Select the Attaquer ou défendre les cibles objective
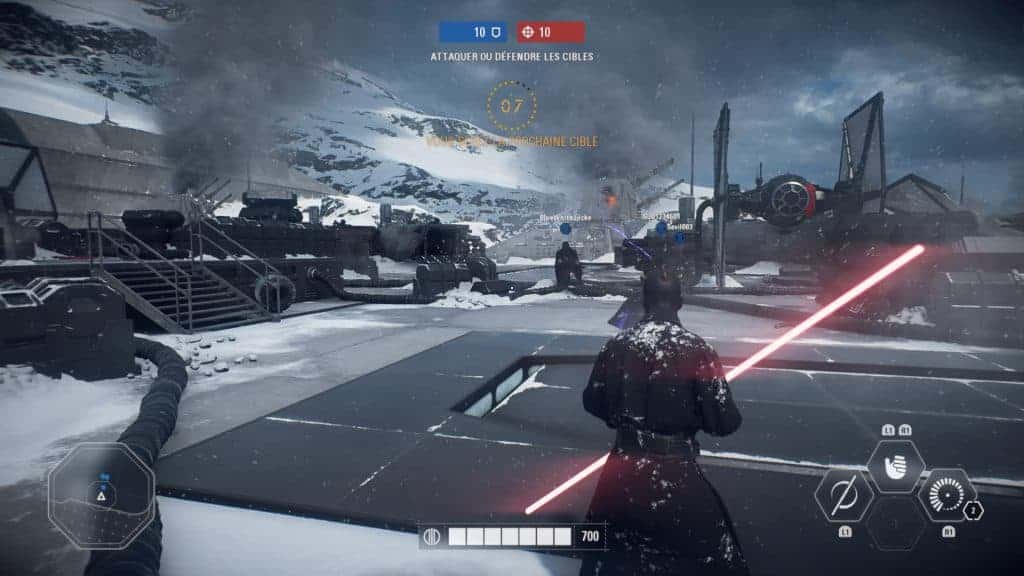The height and width of the screenshot is (576, 1024). 512,57
